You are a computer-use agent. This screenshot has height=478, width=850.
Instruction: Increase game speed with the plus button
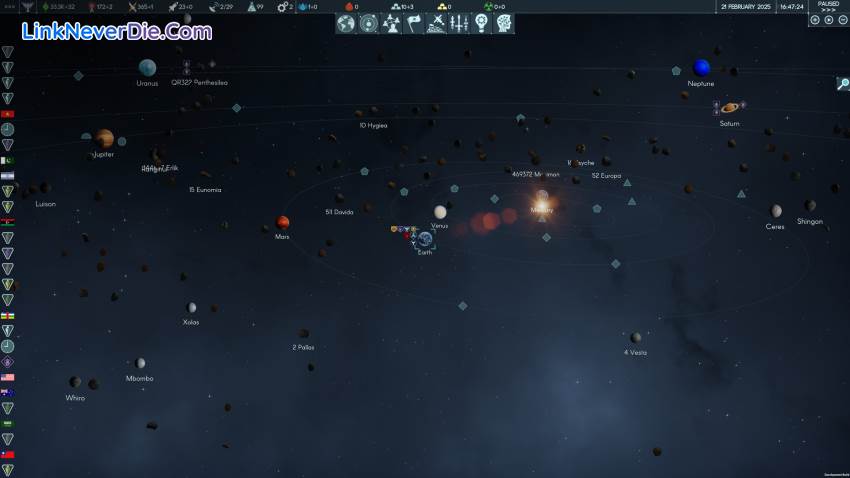click(842, 20)
